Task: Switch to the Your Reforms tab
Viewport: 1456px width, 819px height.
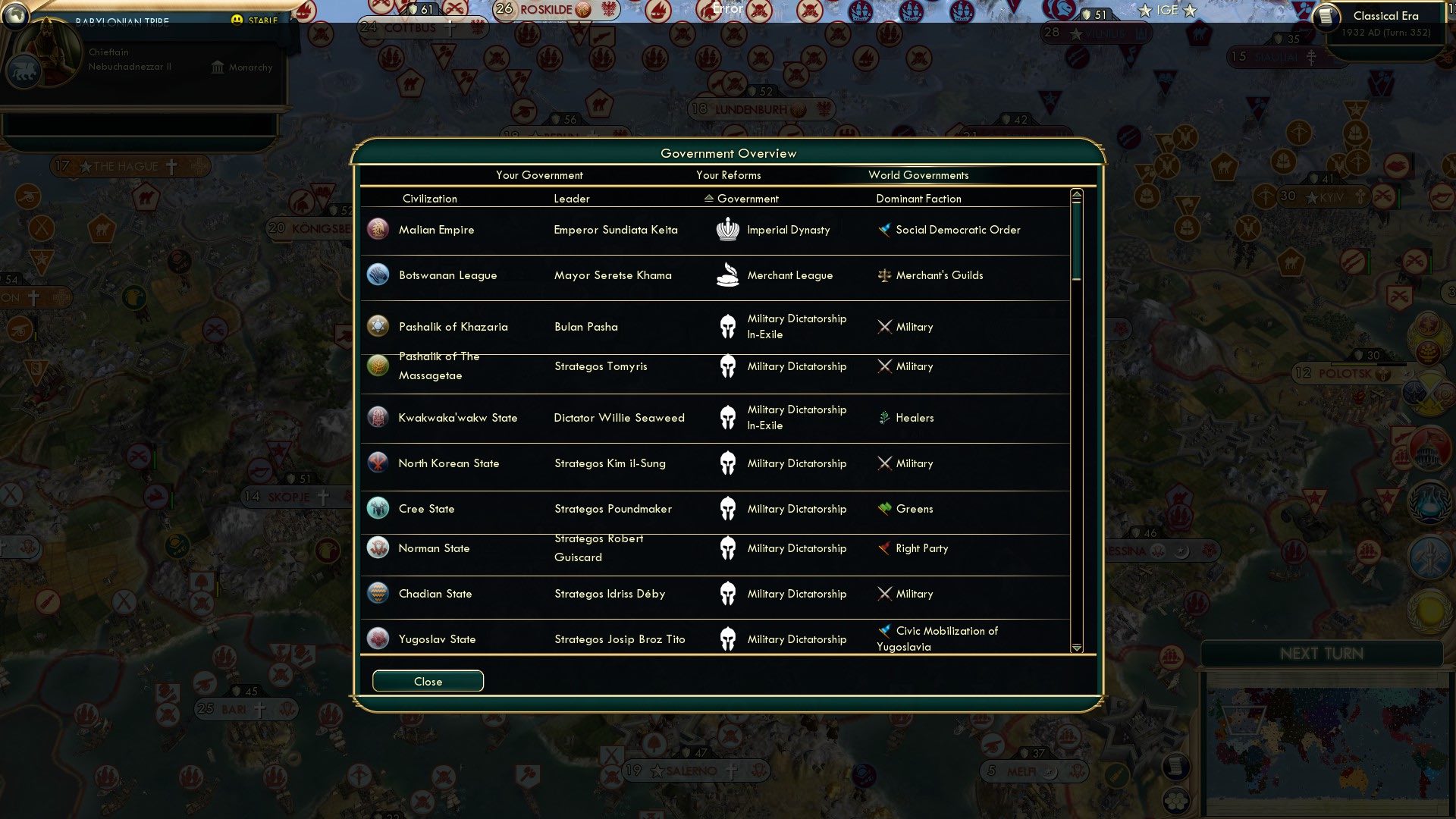Action: tap(728, 175)
